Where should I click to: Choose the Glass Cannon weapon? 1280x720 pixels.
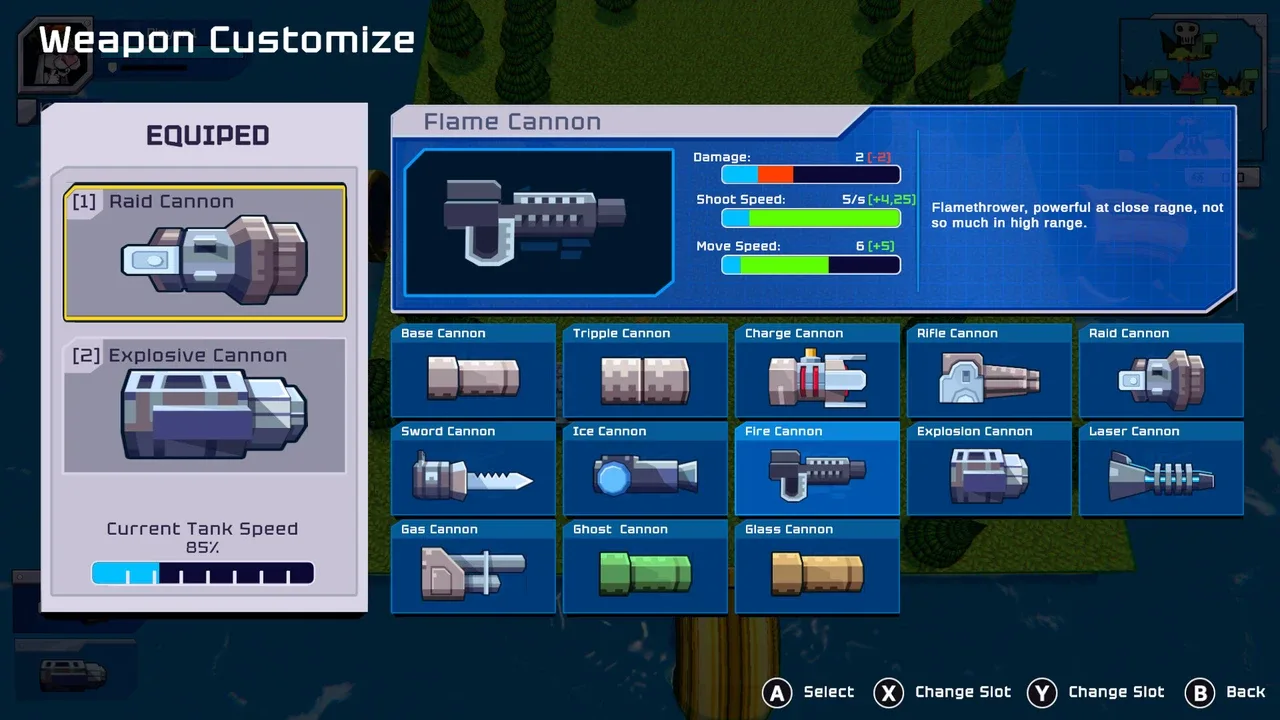[817, 567]
